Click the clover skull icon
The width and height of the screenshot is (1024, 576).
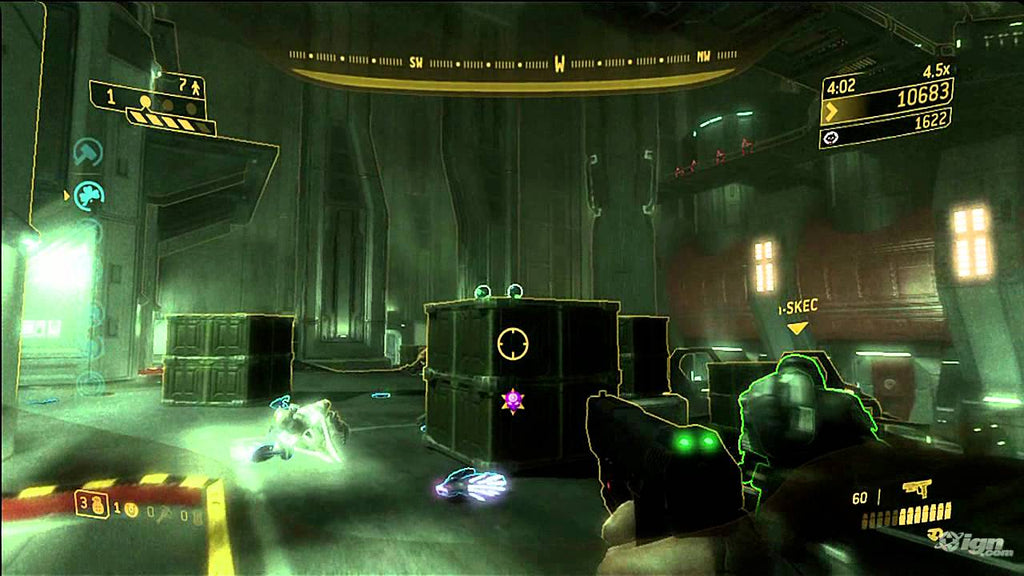(x=91, y=192)
